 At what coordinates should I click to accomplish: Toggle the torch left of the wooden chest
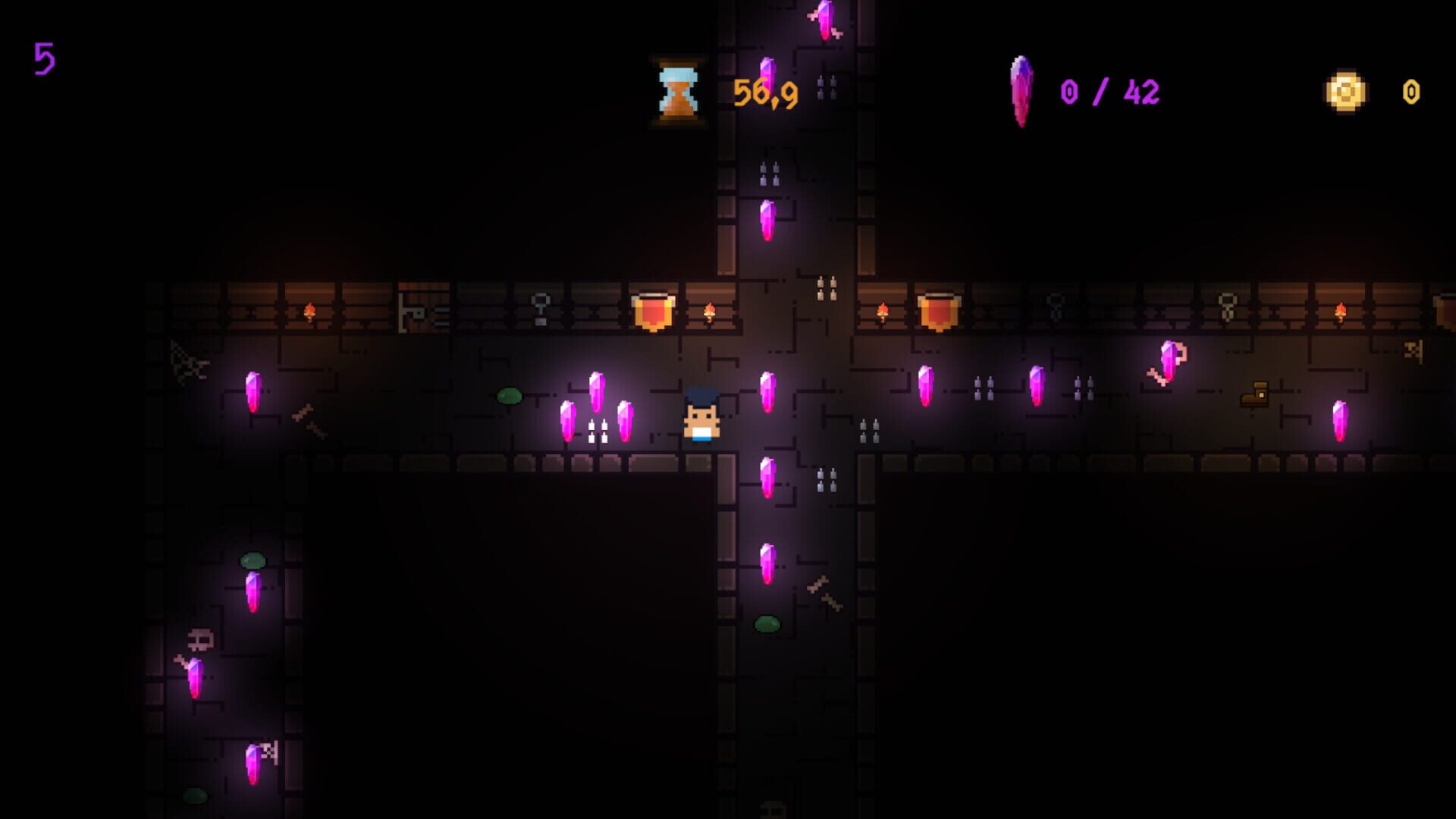309,311
